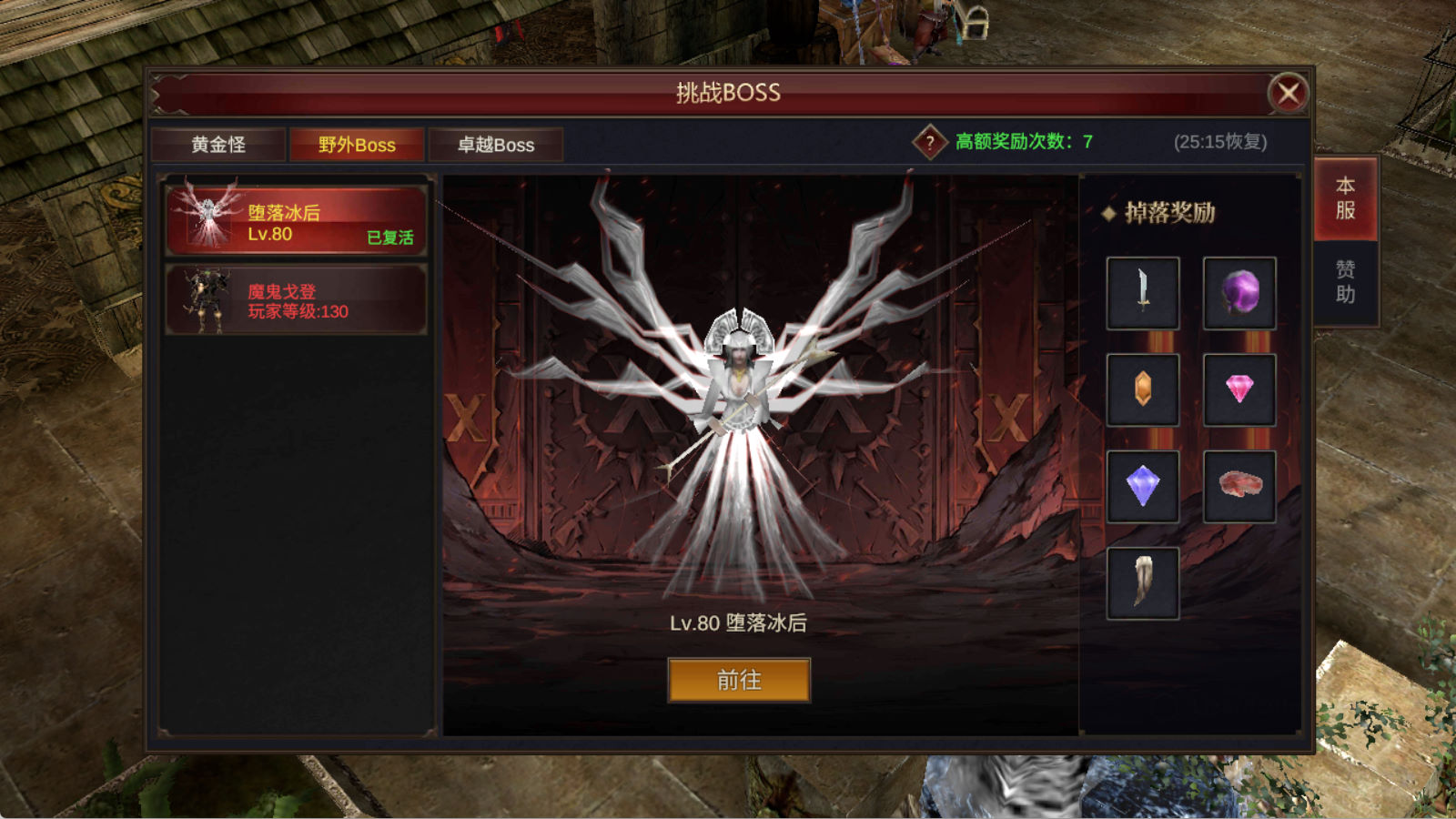Screen dimensions: 1456x819
Task: View the orange crystal drop reward
Action: [x=1143, y=389]
